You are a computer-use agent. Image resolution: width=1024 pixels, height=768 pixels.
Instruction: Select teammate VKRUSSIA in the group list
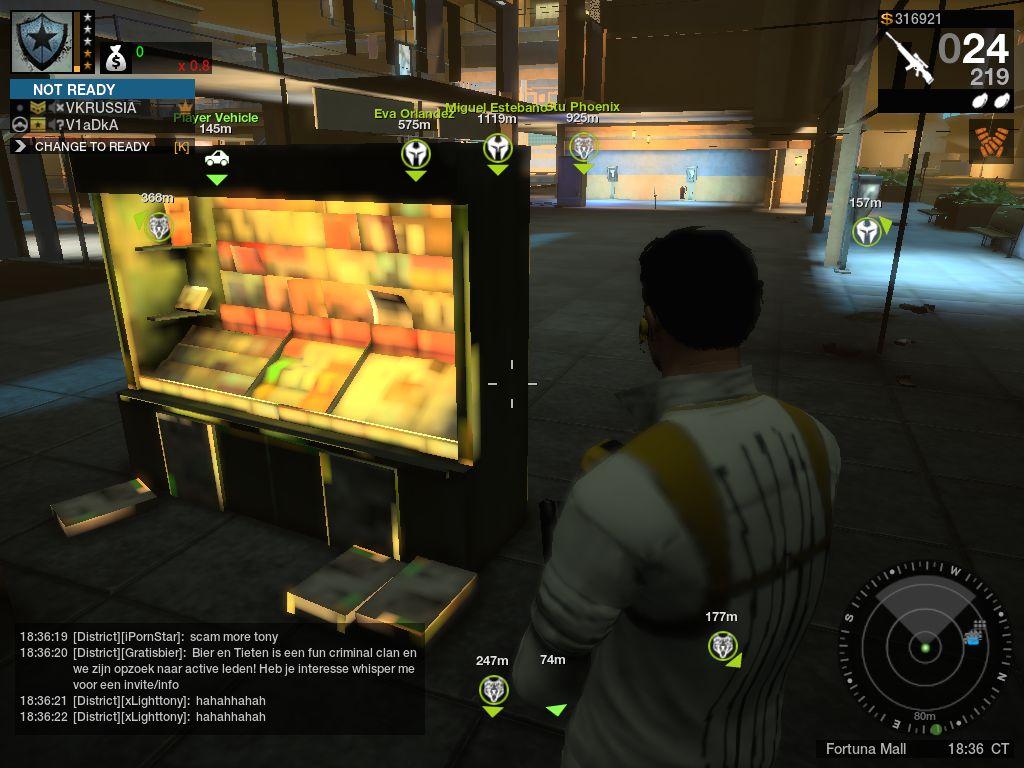(x=100, y=108)
